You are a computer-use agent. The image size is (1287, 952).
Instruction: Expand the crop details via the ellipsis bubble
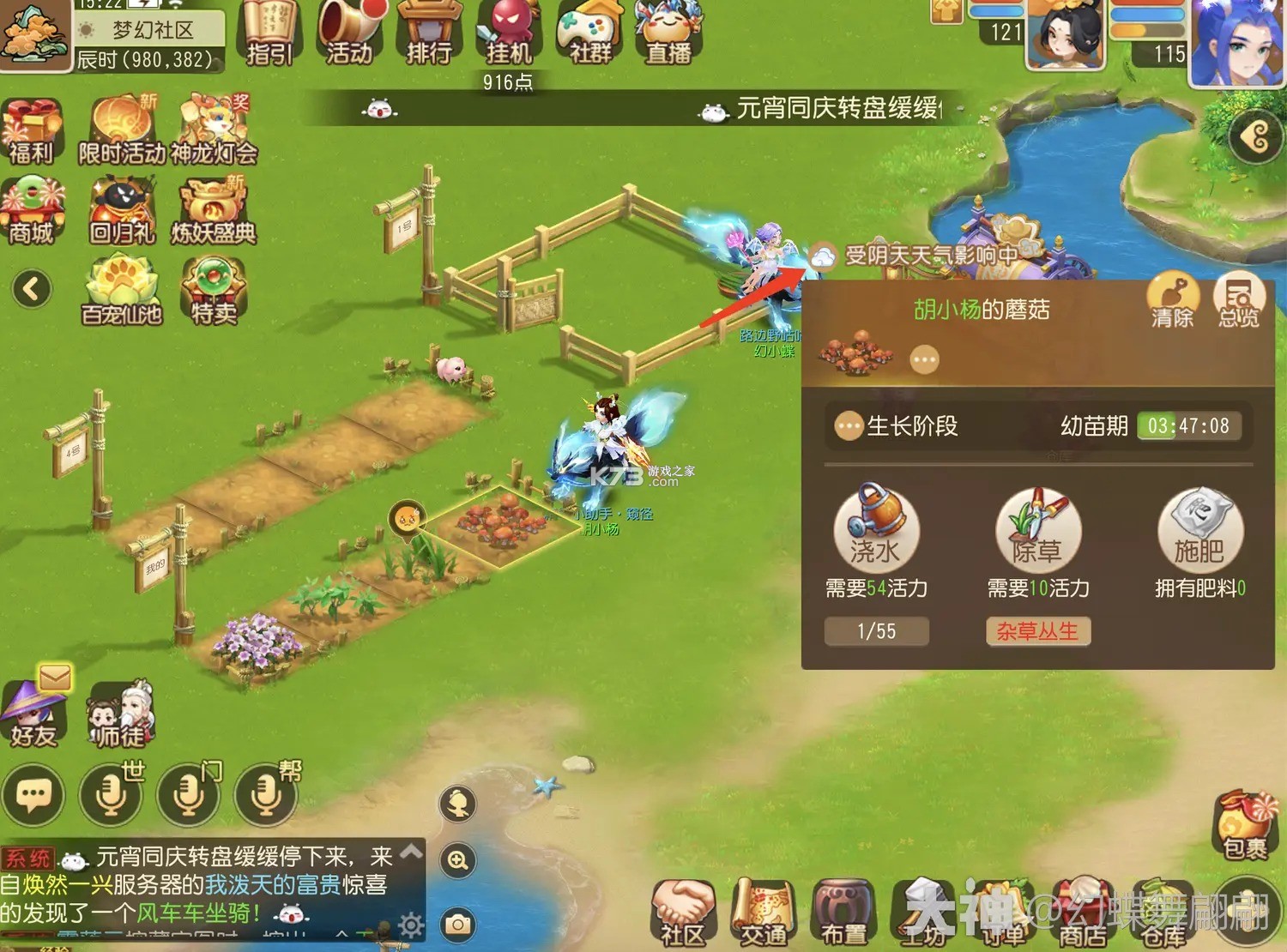pos(924,359)
